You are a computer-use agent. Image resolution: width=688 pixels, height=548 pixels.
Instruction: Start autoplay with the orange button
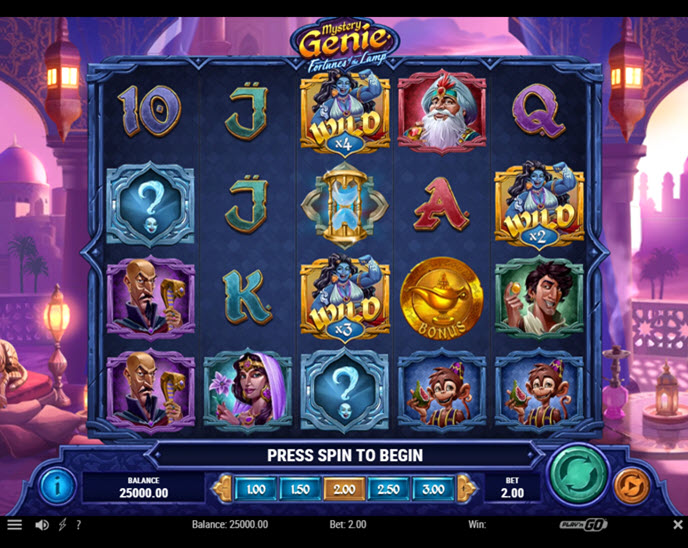pos(631,486)
